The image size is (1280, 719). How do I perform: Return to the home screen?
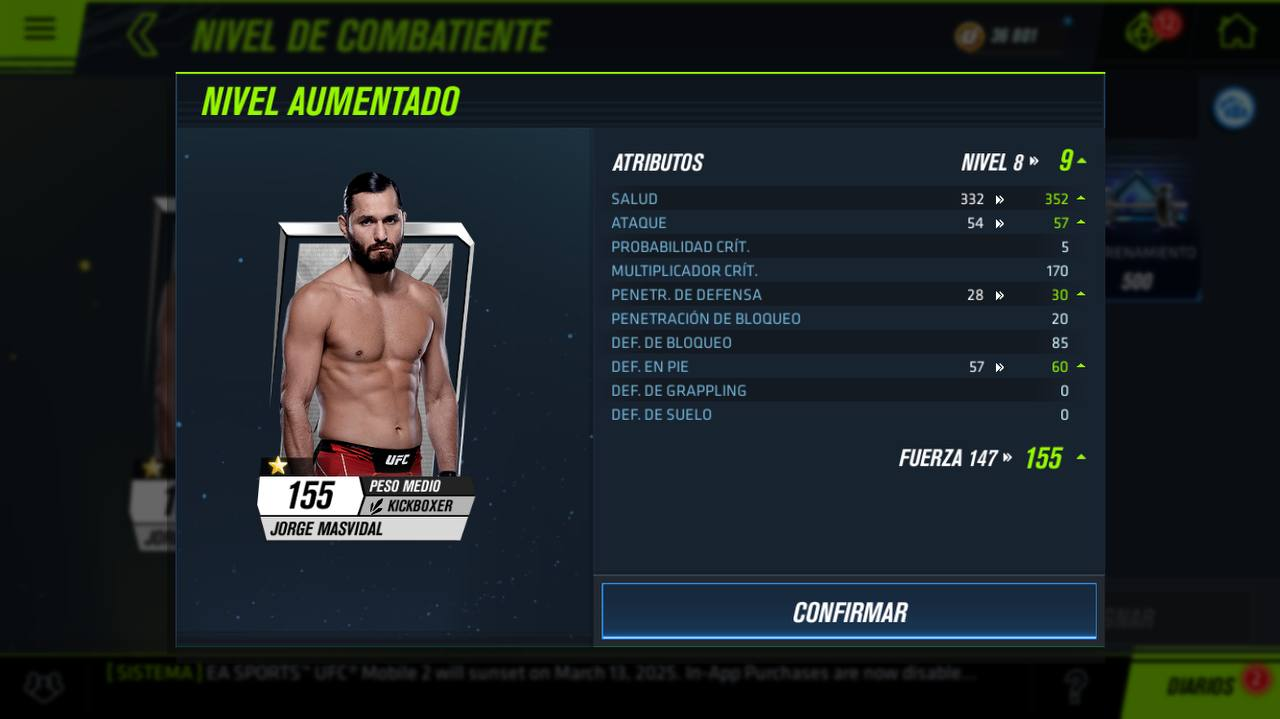1236,32
